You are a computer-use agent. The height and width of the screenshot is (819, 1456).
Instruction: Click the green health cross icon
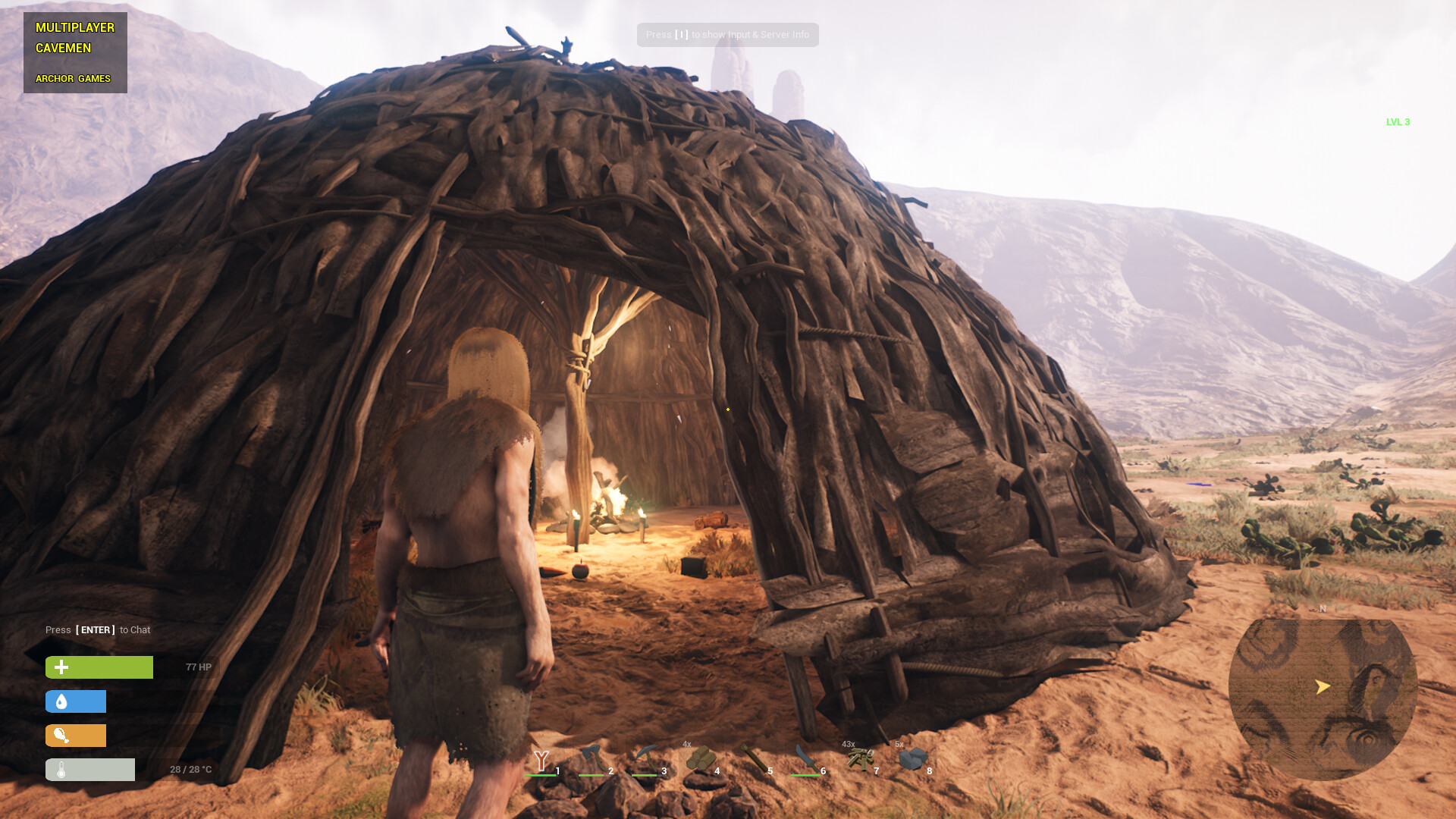click(x=60, y=667)
